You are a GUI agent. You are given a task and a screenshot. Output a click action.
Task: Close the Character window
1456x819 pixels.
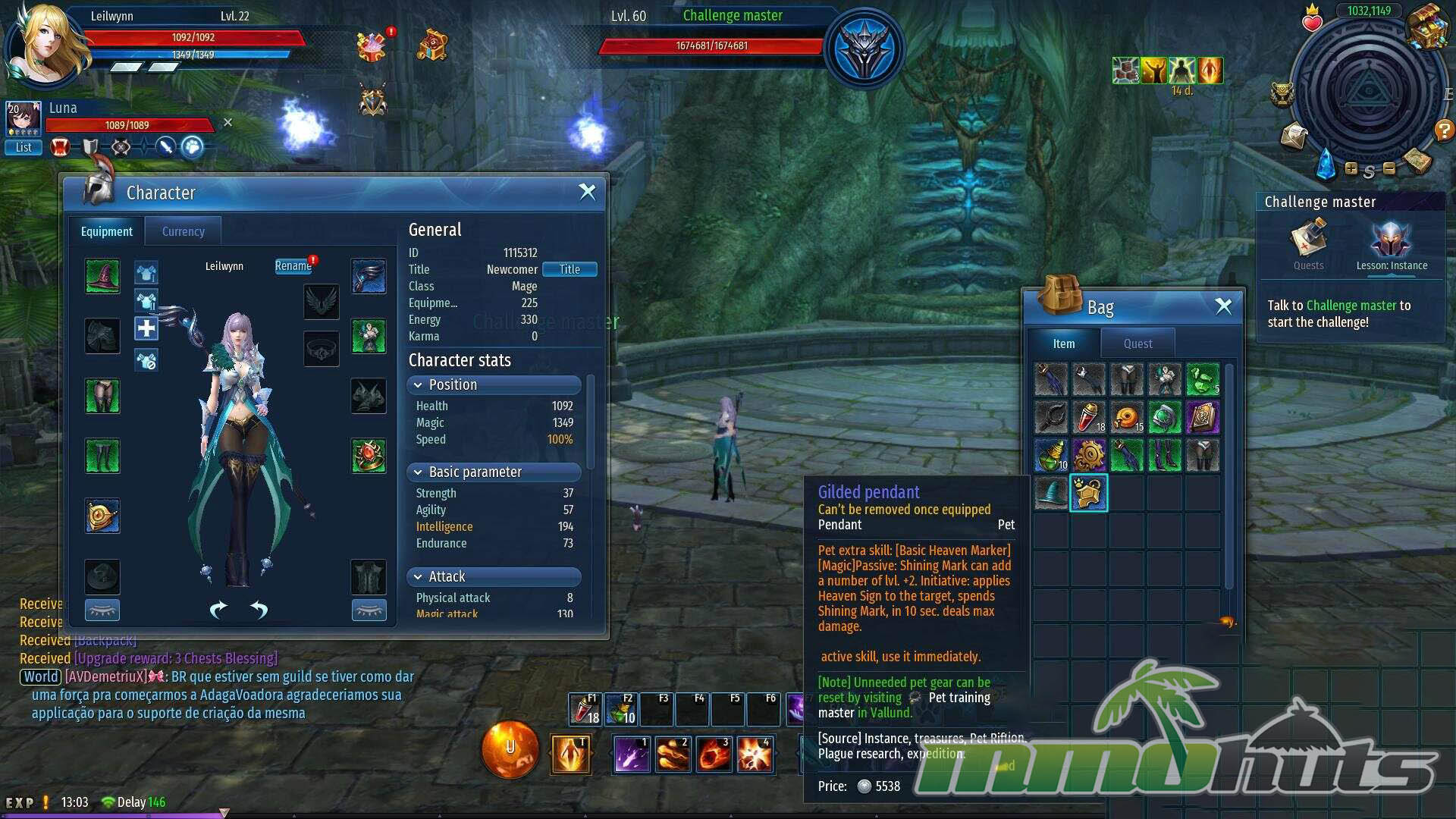[587, 192]
